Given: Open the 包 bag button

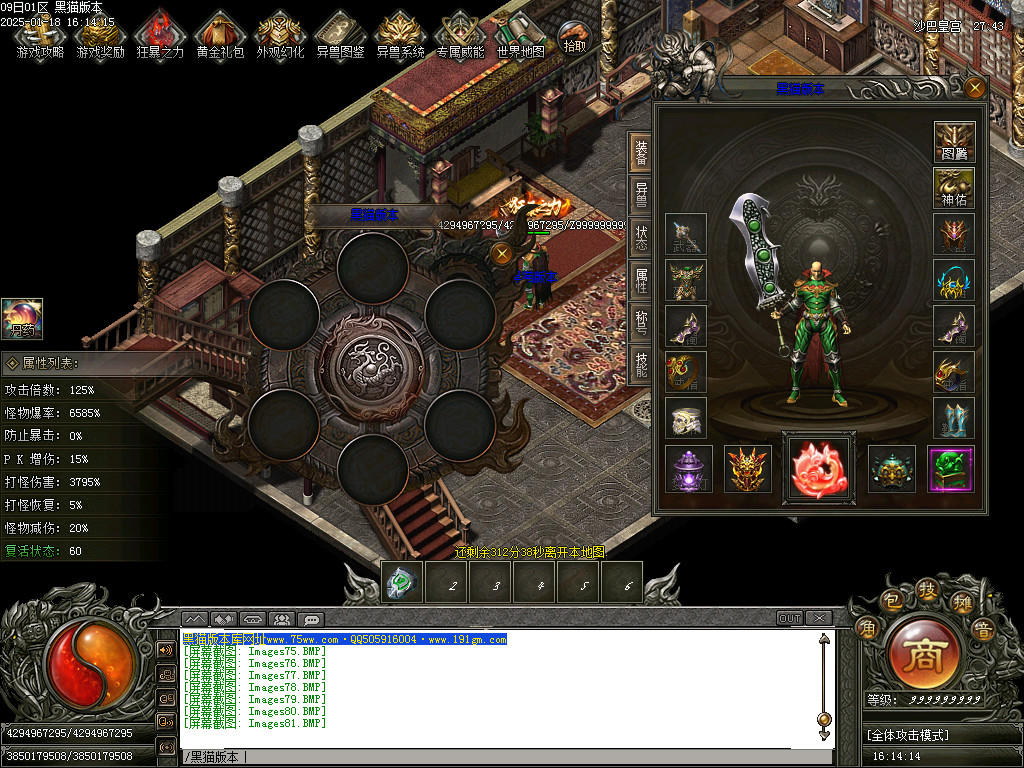Looking at the screenshot, I should 891,601.
